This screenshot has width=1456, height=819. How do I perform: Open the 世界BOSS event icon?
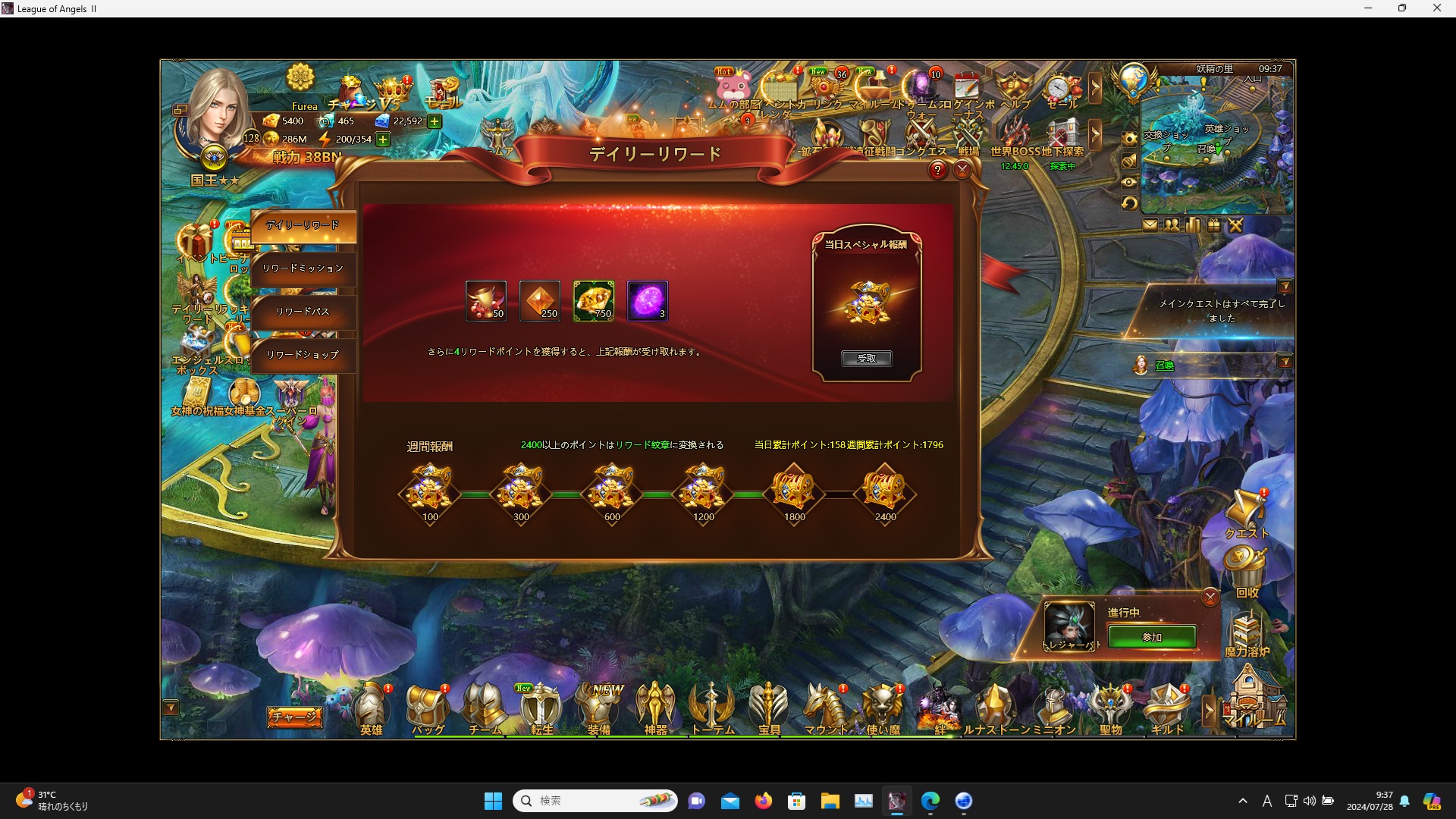point(1014,139)
